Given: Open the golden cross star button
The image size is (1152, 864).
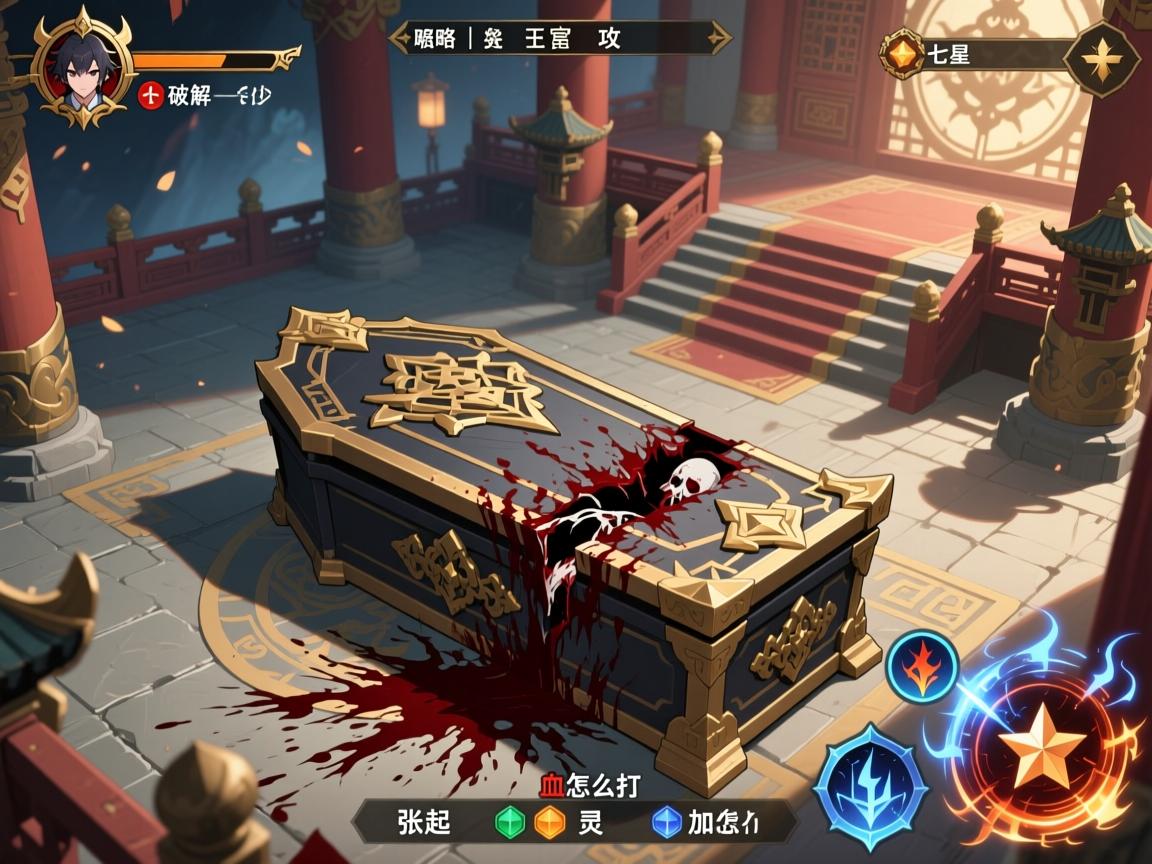Looking at the screenshot, I should (1102, 60).
